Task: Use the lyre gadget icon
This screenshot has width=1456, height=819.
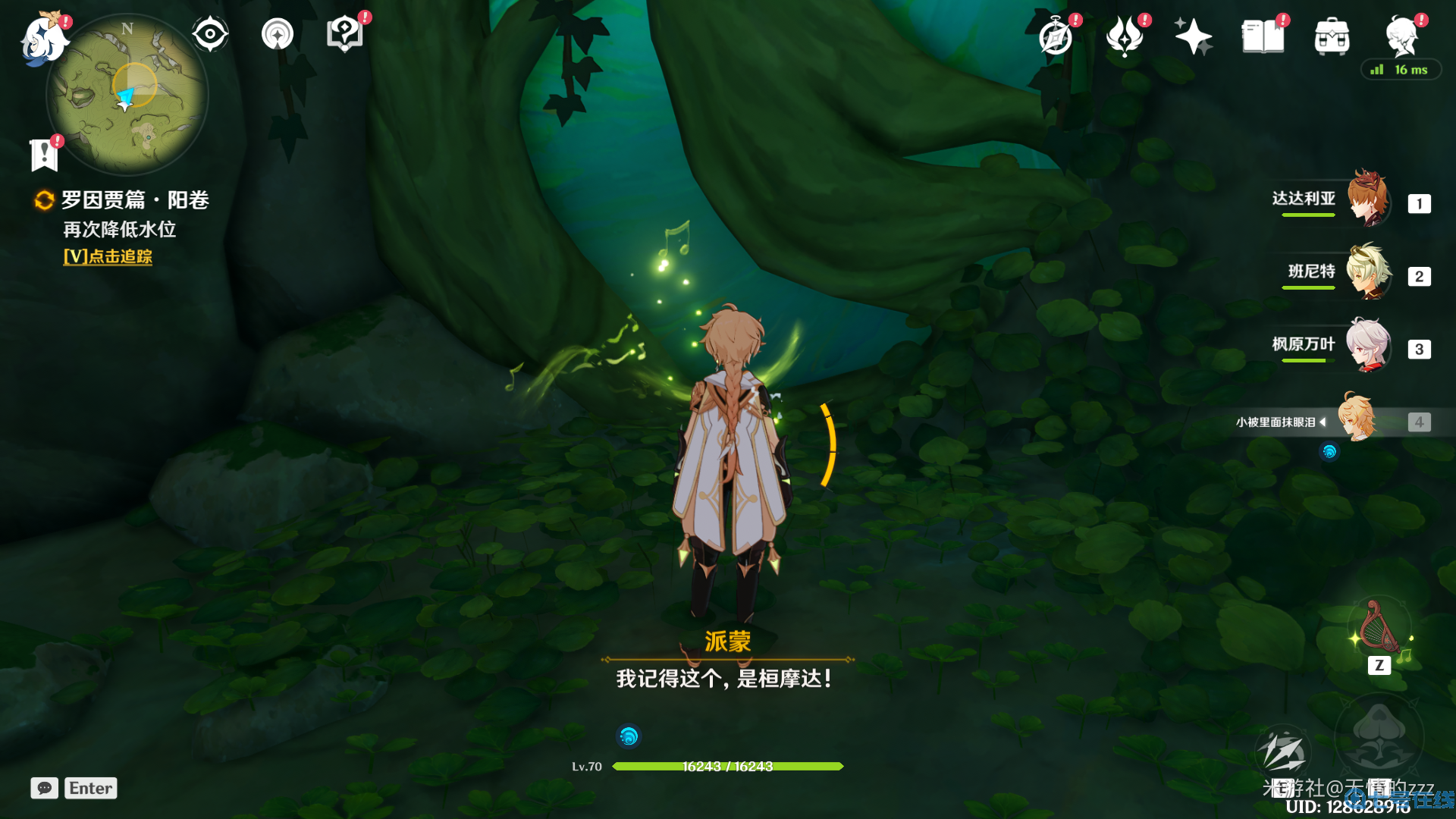Action: (x=1379, y=629)
